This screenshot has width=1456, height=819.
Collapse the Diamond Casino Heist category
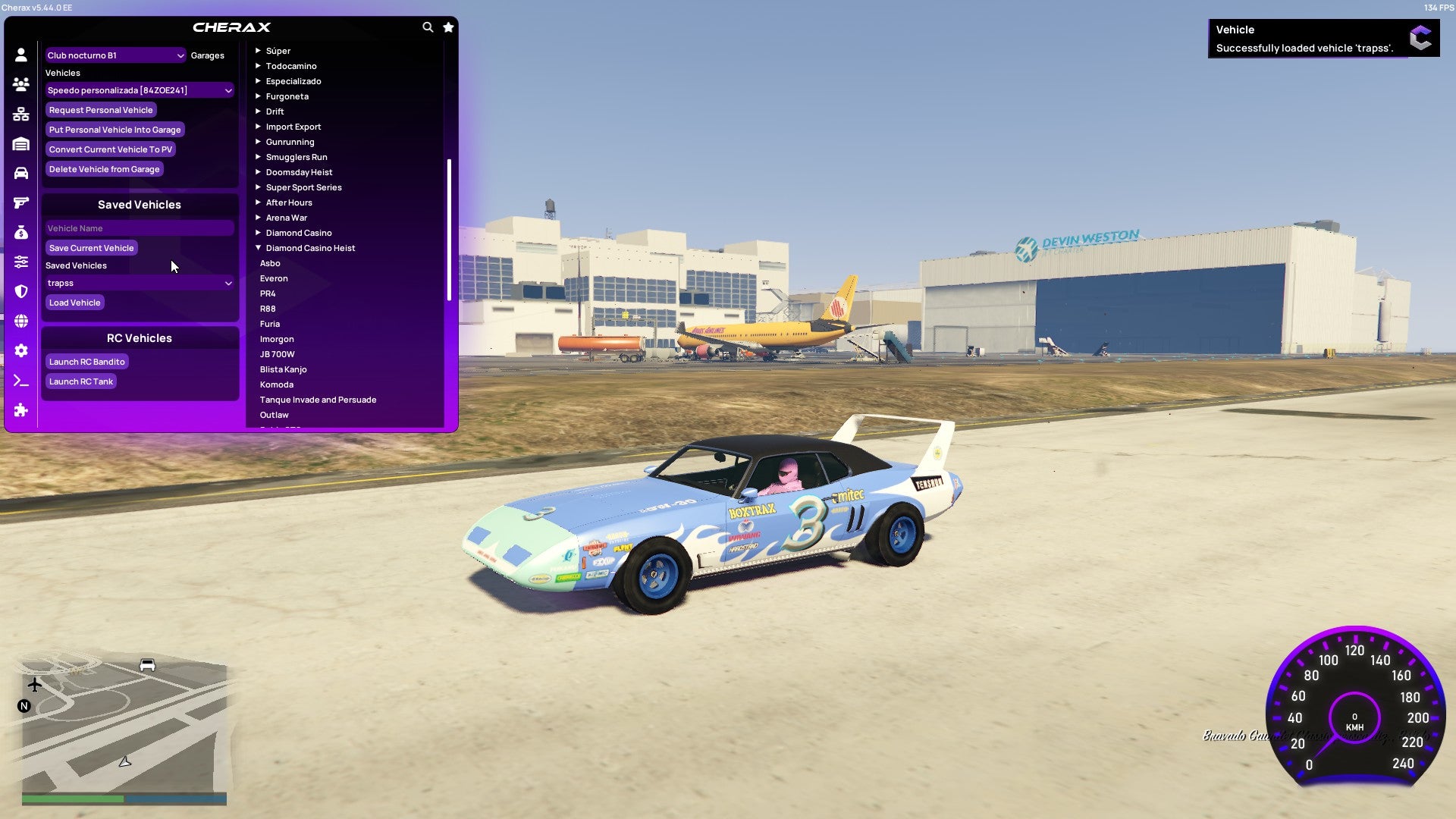[309, 247]
